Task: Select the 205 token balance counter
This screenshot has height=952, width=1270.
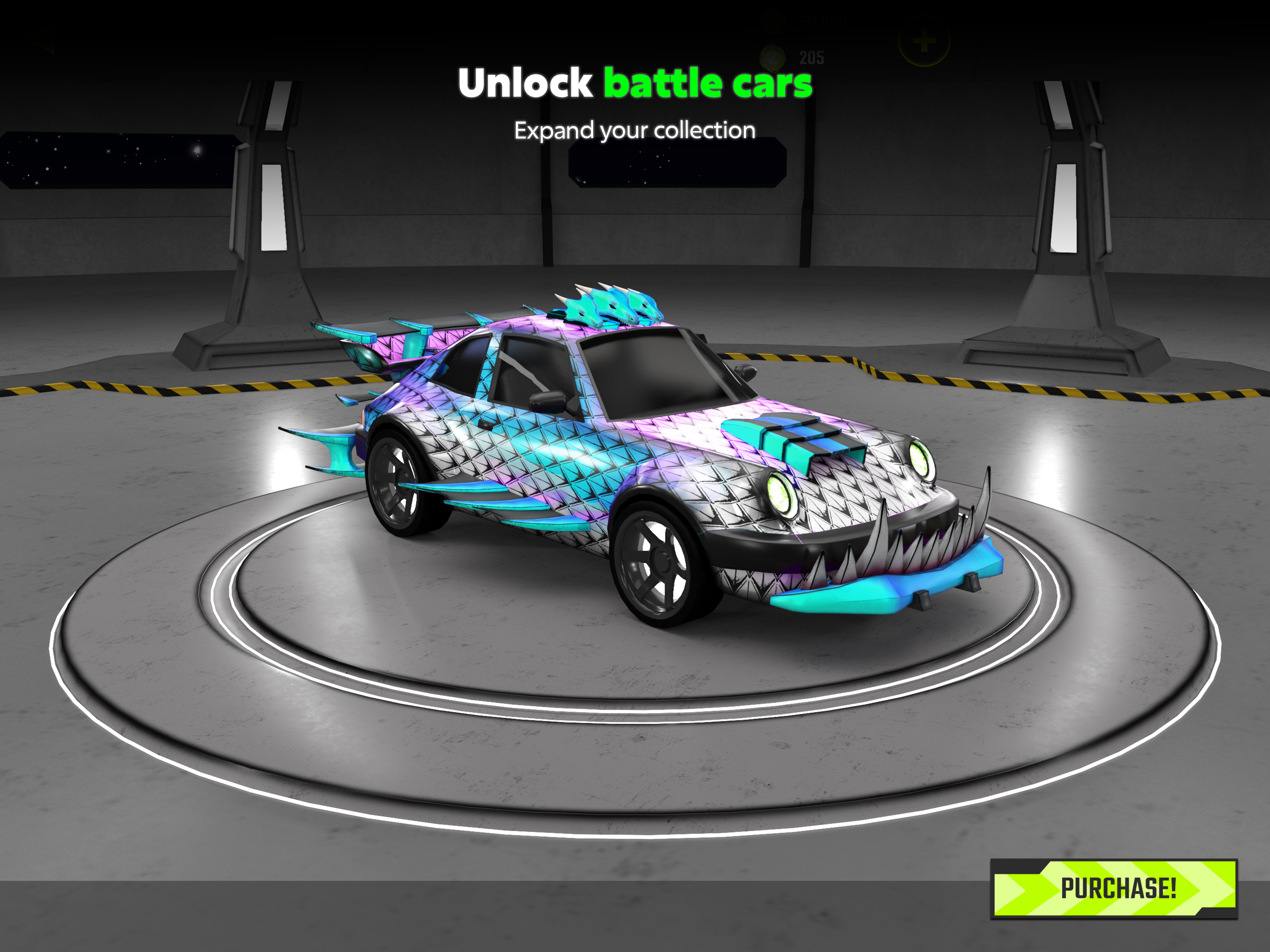Action: 813,58
